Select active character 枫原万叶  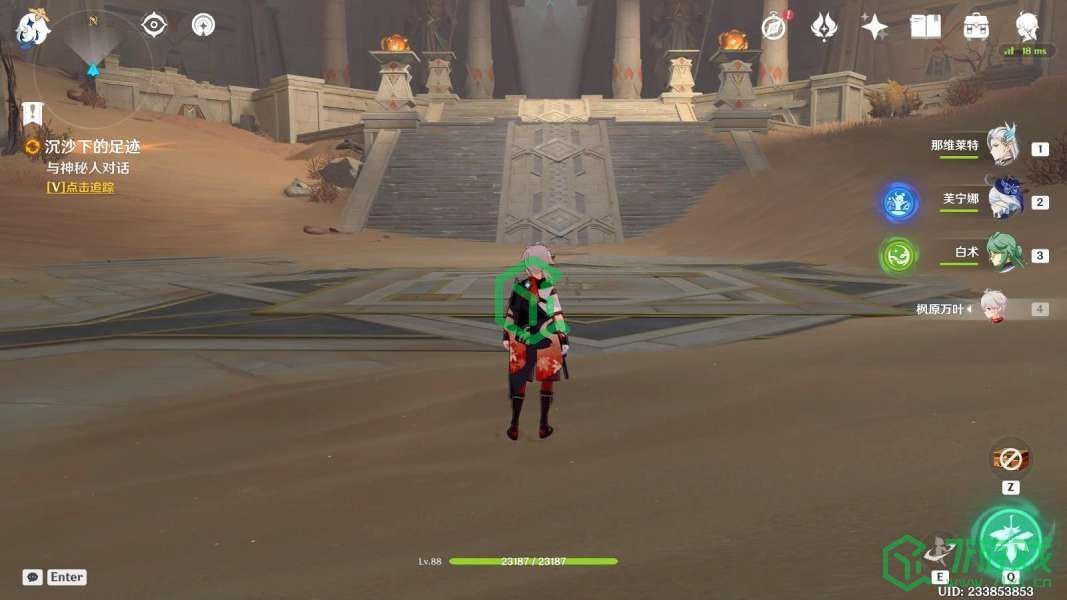point(992,308)
